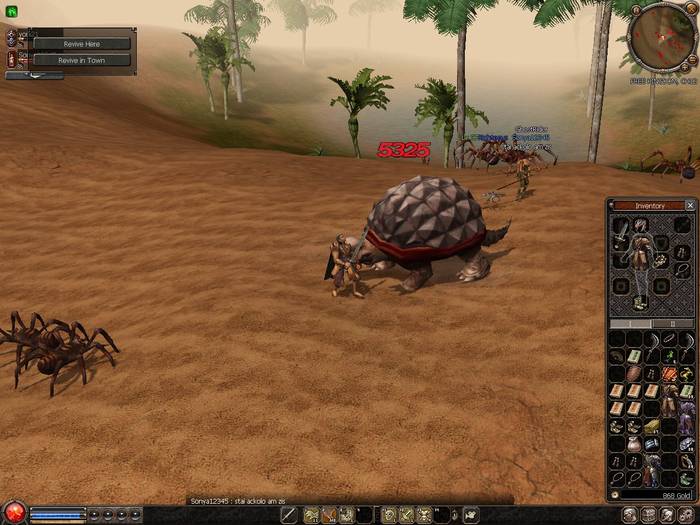Switch to inventory page II tab
This screenshot has width=700, height=525.
click(672, 324)
